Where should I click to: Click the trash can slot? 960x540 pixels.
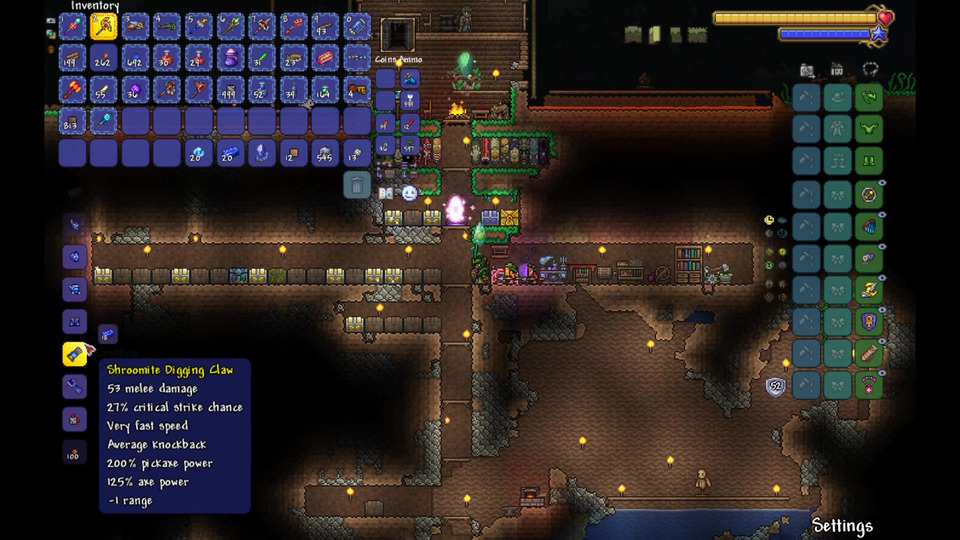[x=357, y=185]
